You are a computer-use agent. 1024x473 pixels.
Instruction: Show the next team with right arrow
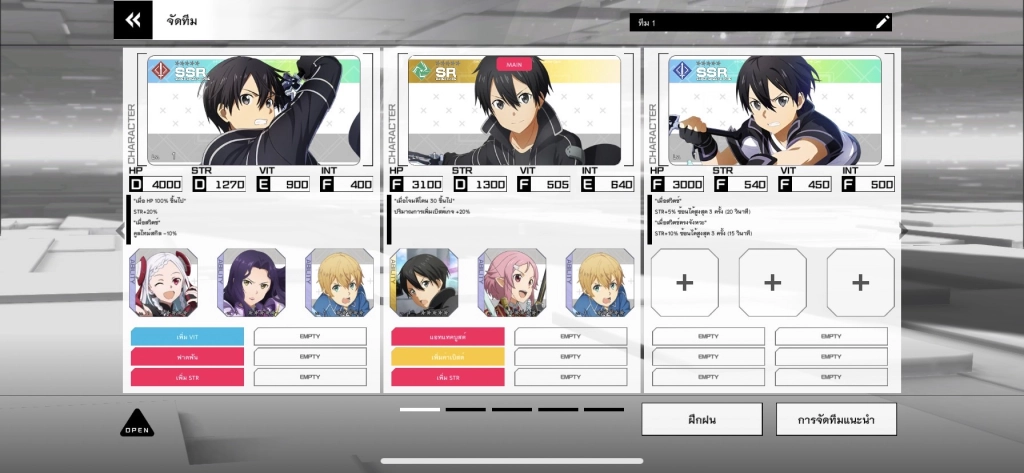coord(902,231)
